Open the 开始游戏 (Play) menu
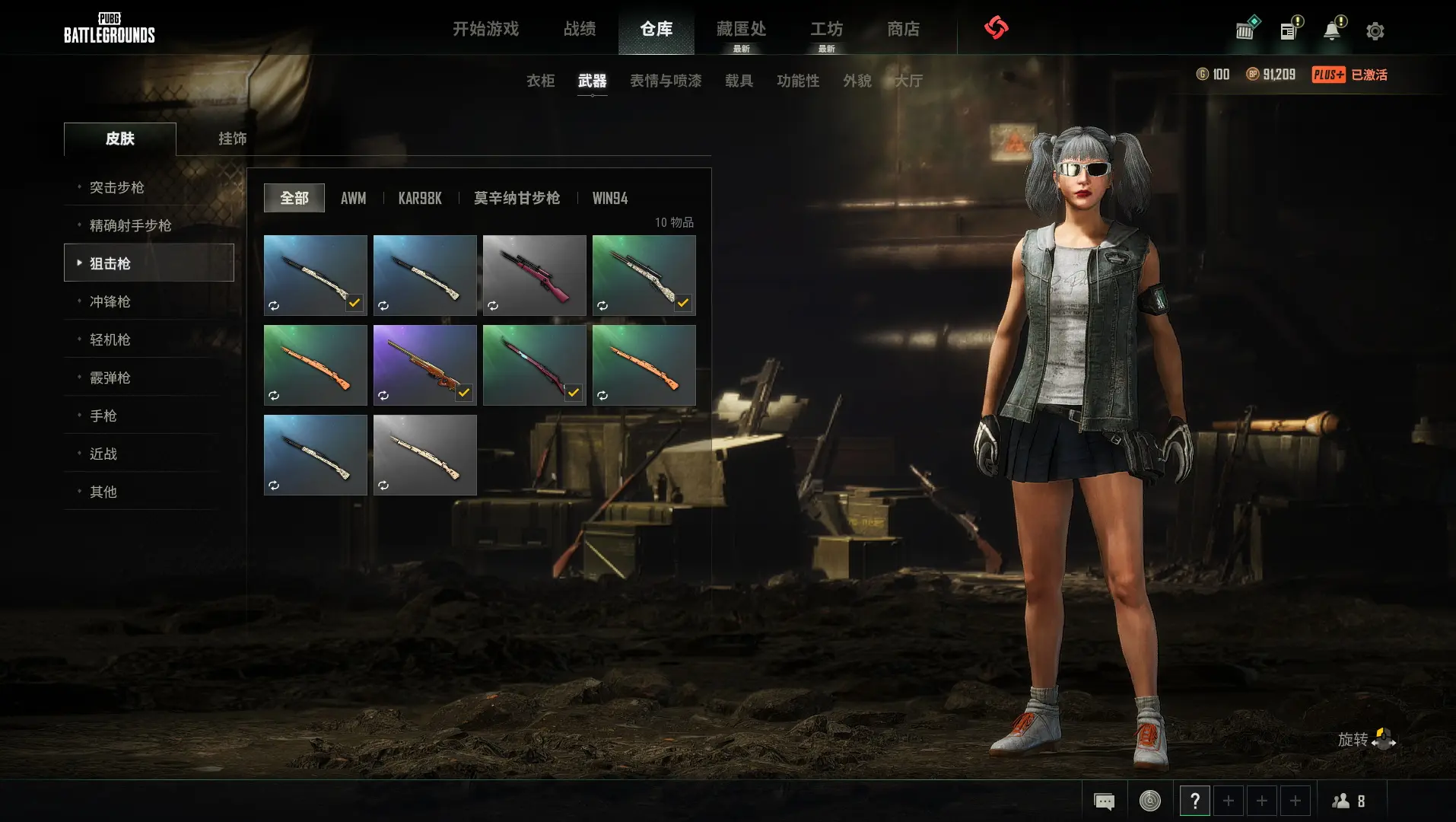Viewport: 1456px width, 822px height. tap(485, 29)
